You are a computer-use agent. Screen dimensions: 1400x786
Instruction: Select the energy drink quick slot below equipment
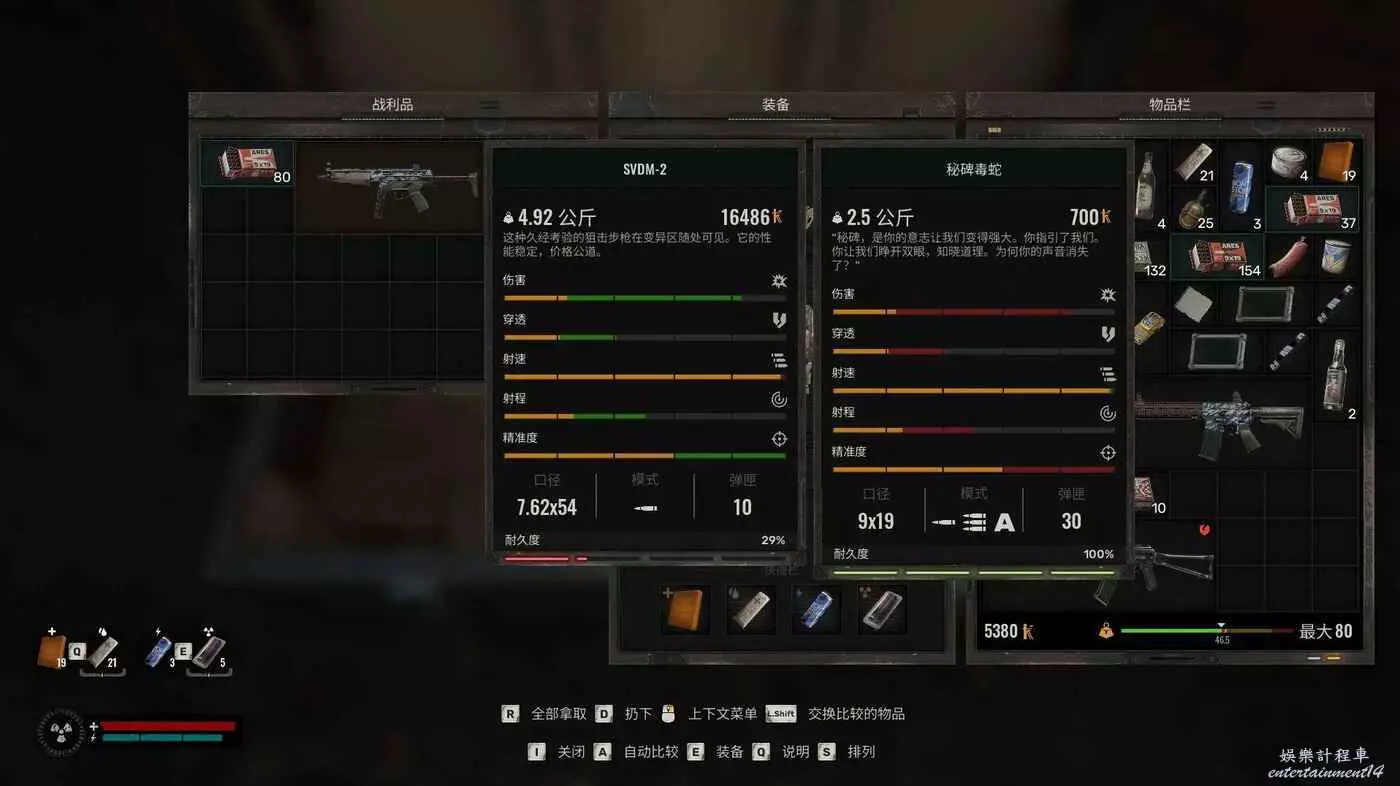[816, 609]
